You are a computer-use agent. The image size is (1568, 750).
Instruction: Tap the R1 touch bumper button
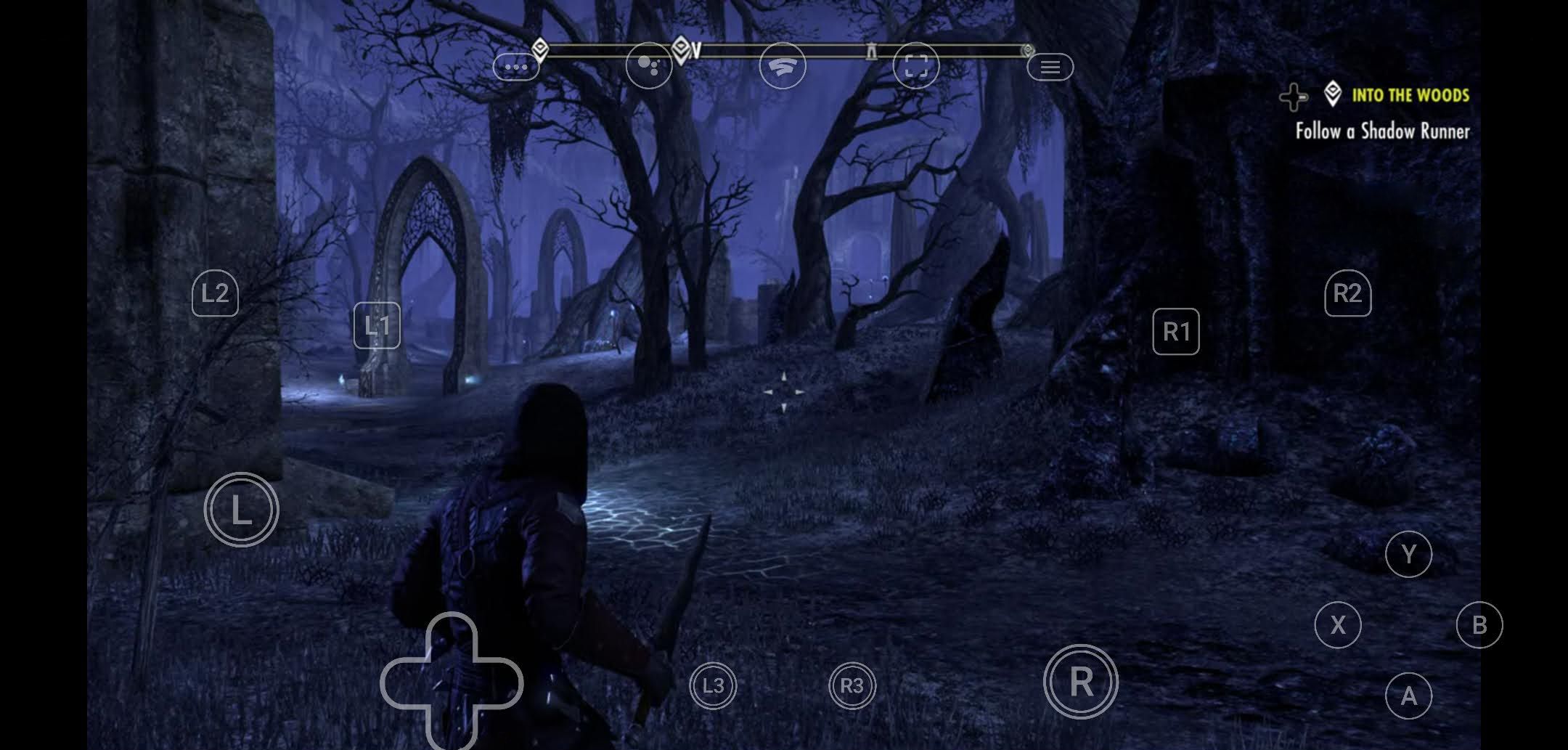1176,332
